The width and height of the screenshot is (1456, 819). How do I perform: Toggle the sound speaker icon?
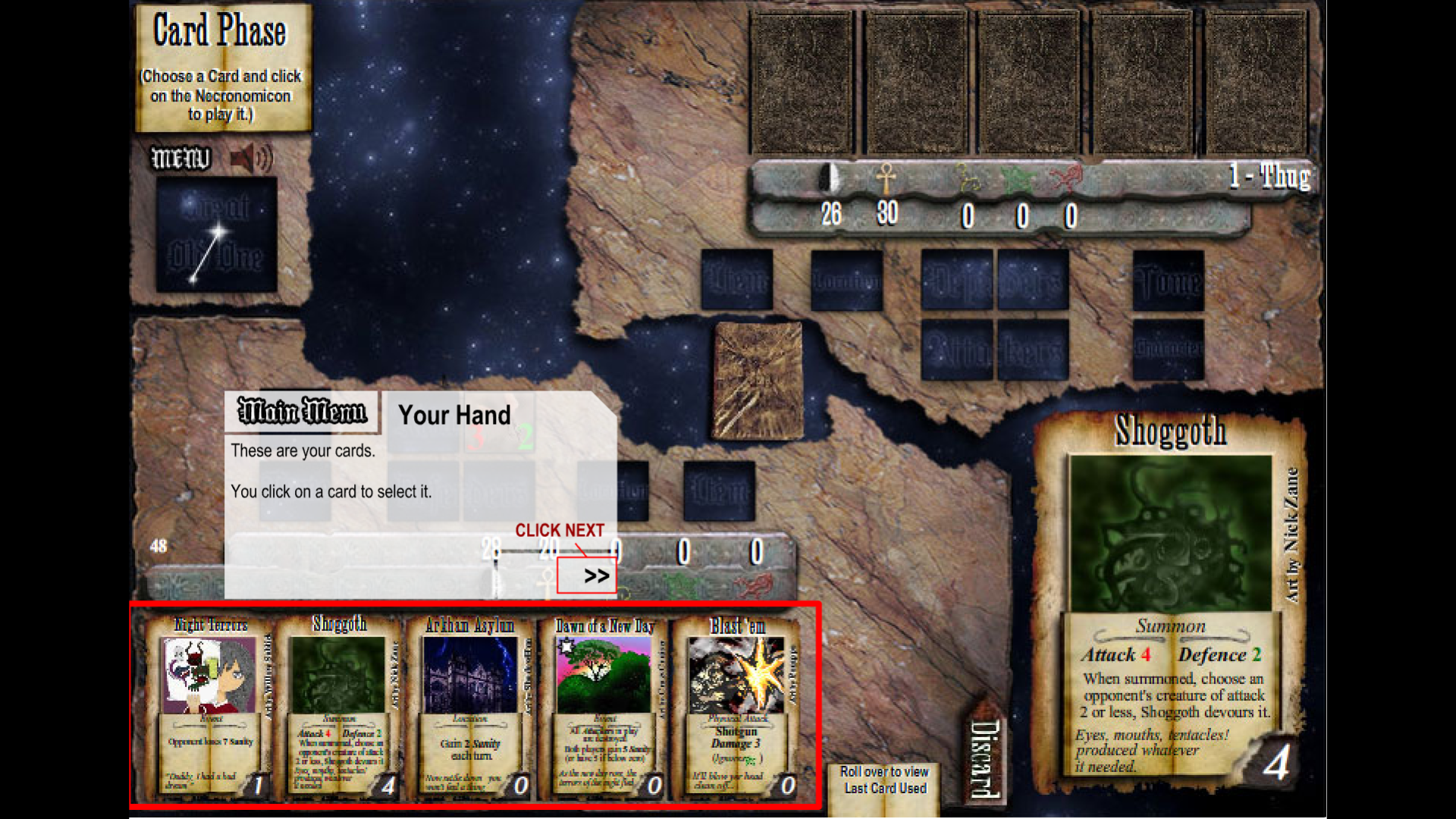[251, 159]
